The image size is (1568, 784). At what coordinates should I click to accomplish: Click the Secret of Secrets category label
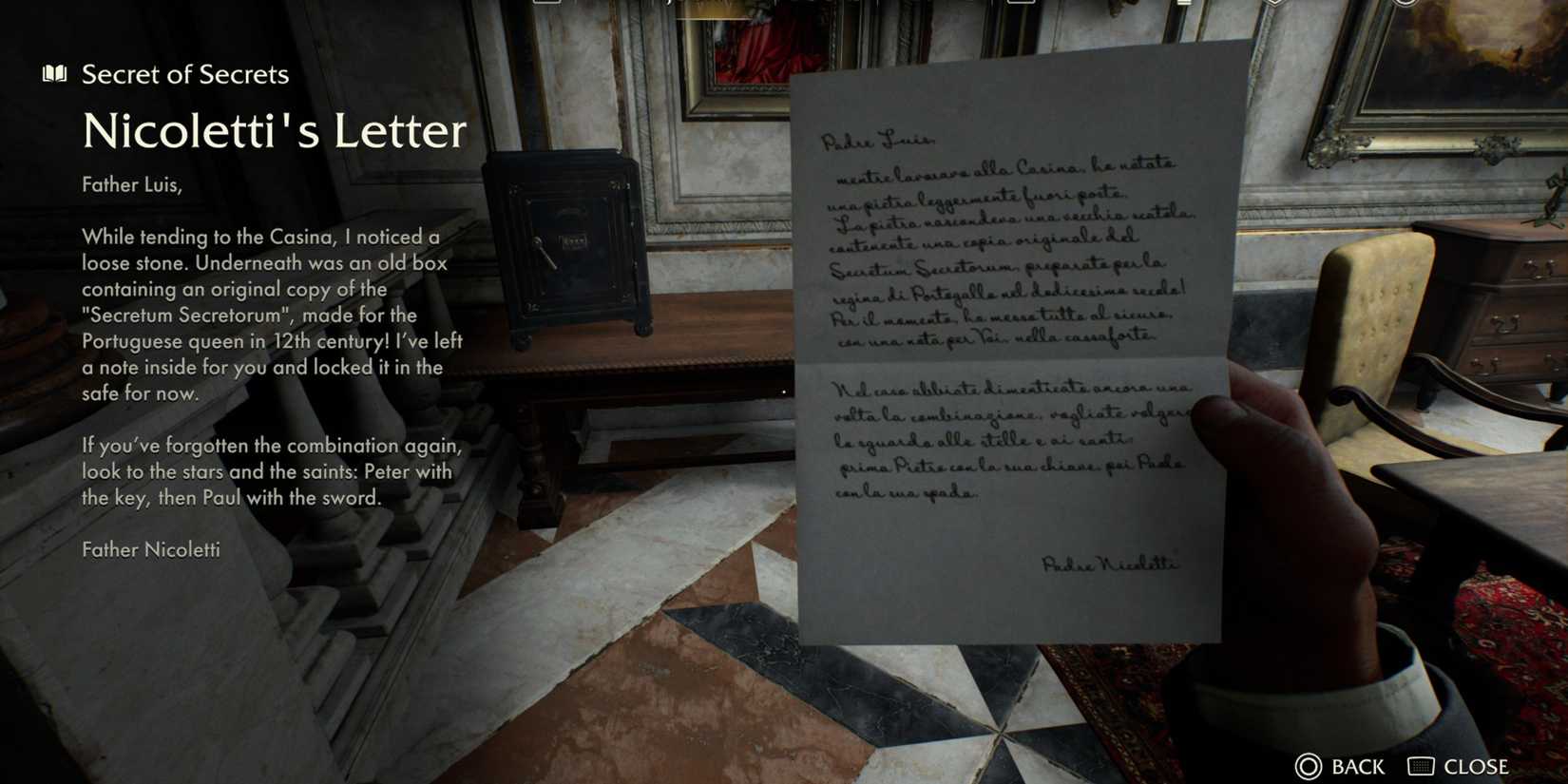(185, 74)
